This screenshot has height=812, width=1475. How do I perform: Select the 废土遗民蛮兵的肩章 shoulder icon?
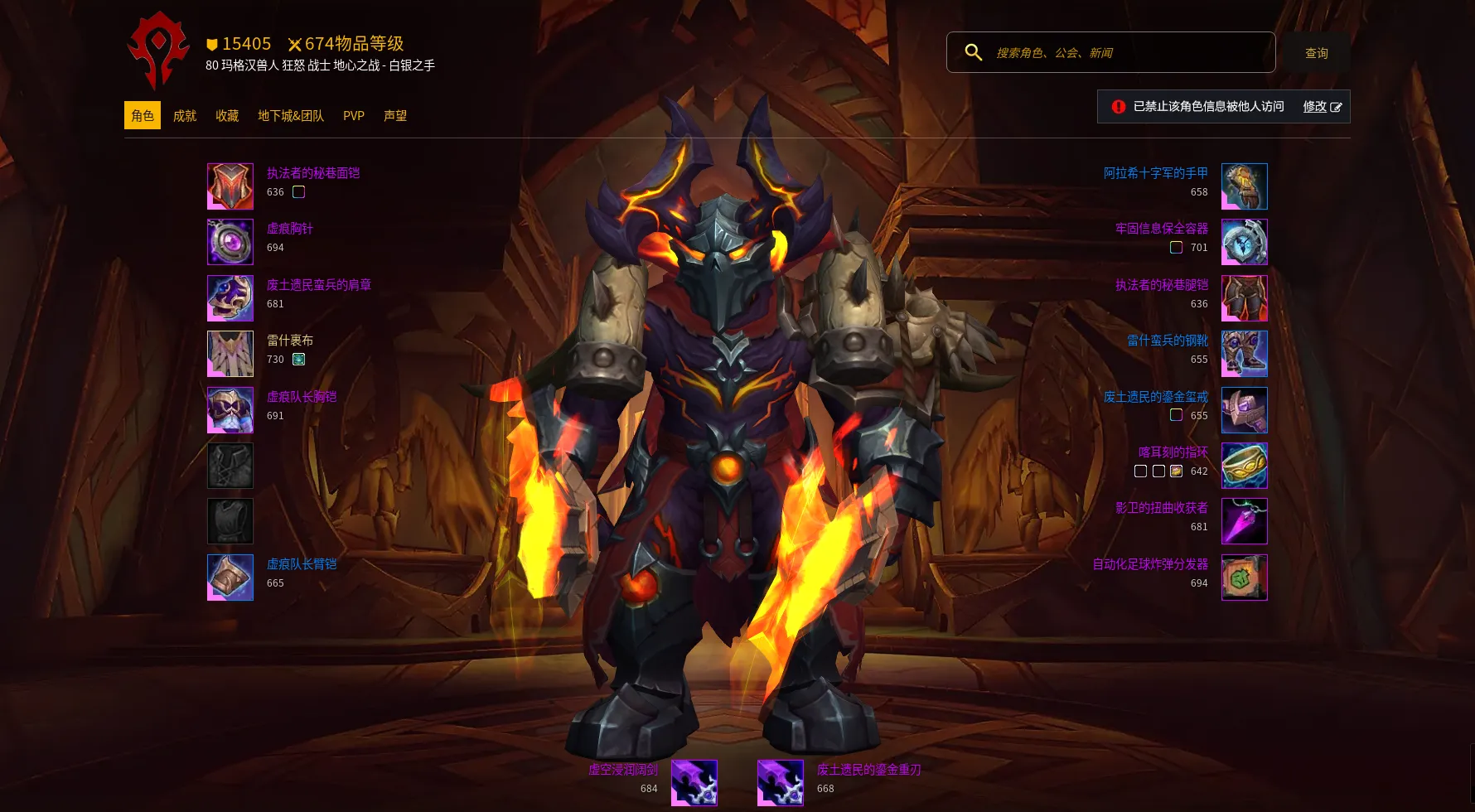[x=230, y=298]
